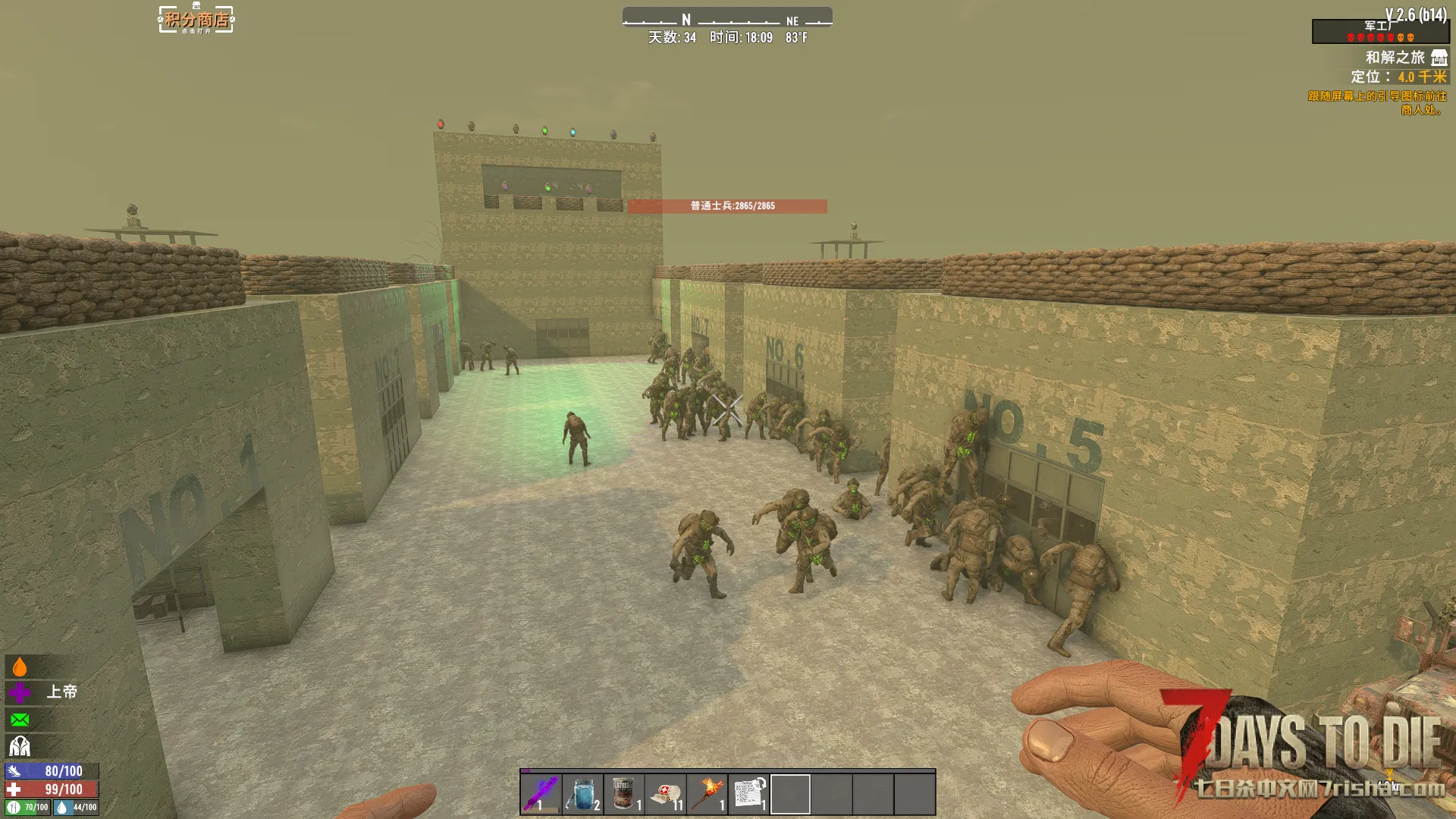This screenshot has height=819, width=1456.
Task: Equip the burning torch from the hotbar
Action: point(708,793)
